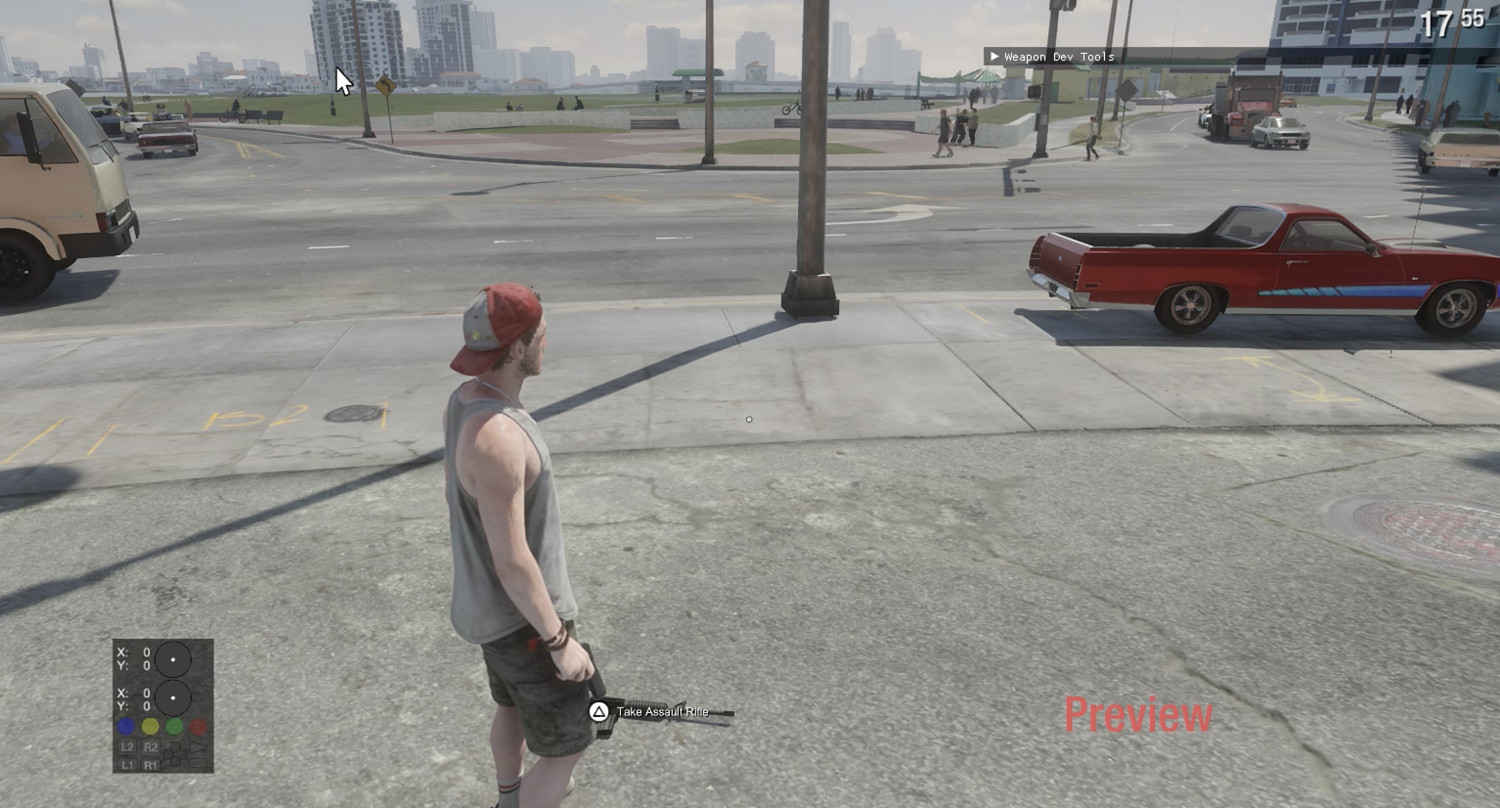The image size is (1500, 808).
Task: Click the yellow gamepad button indicator
Action: [150, 726]
